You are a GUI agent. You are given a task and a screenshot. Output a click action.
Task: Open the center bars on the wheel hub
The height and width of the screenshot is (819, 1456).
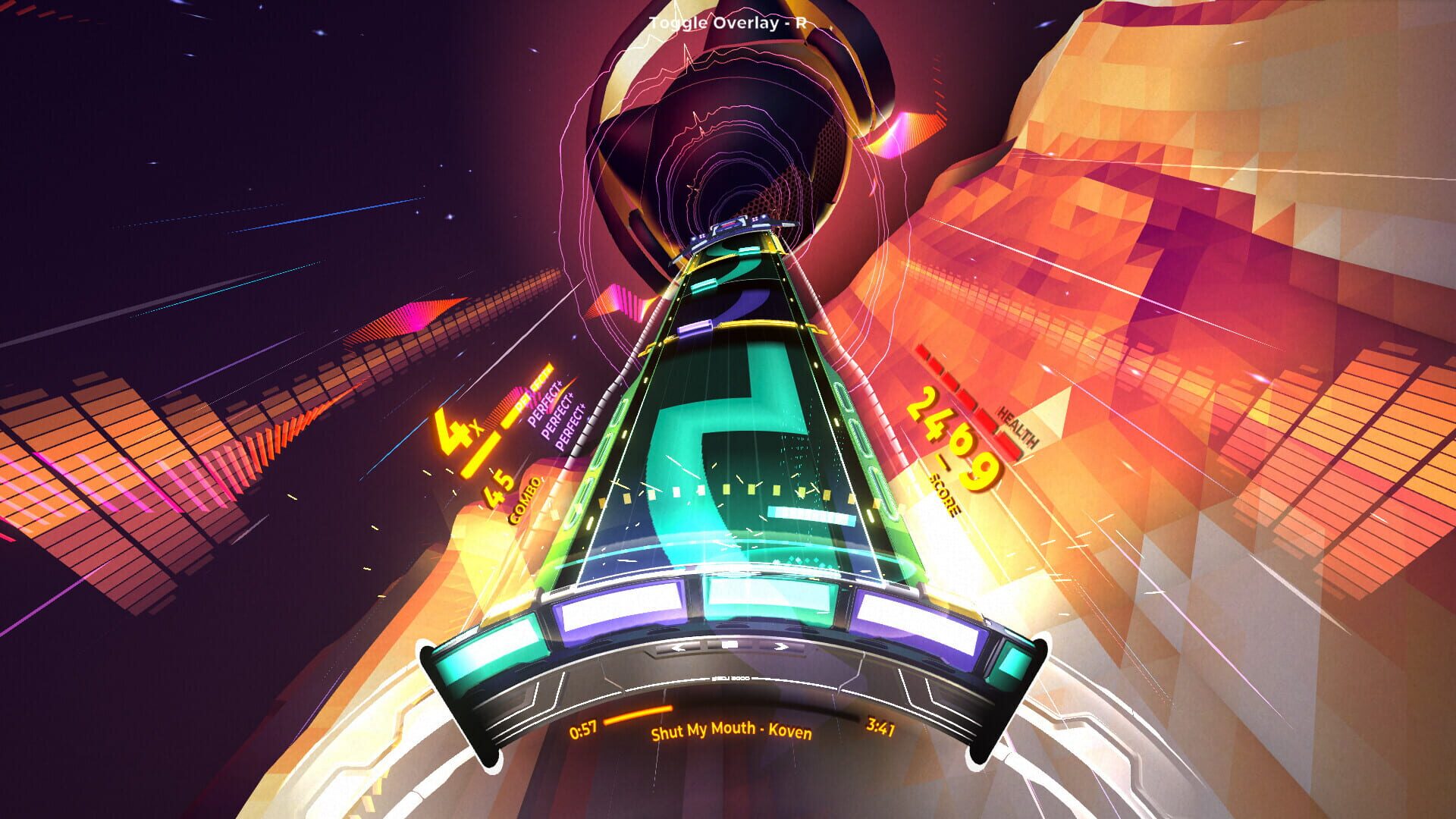(728, 643)
